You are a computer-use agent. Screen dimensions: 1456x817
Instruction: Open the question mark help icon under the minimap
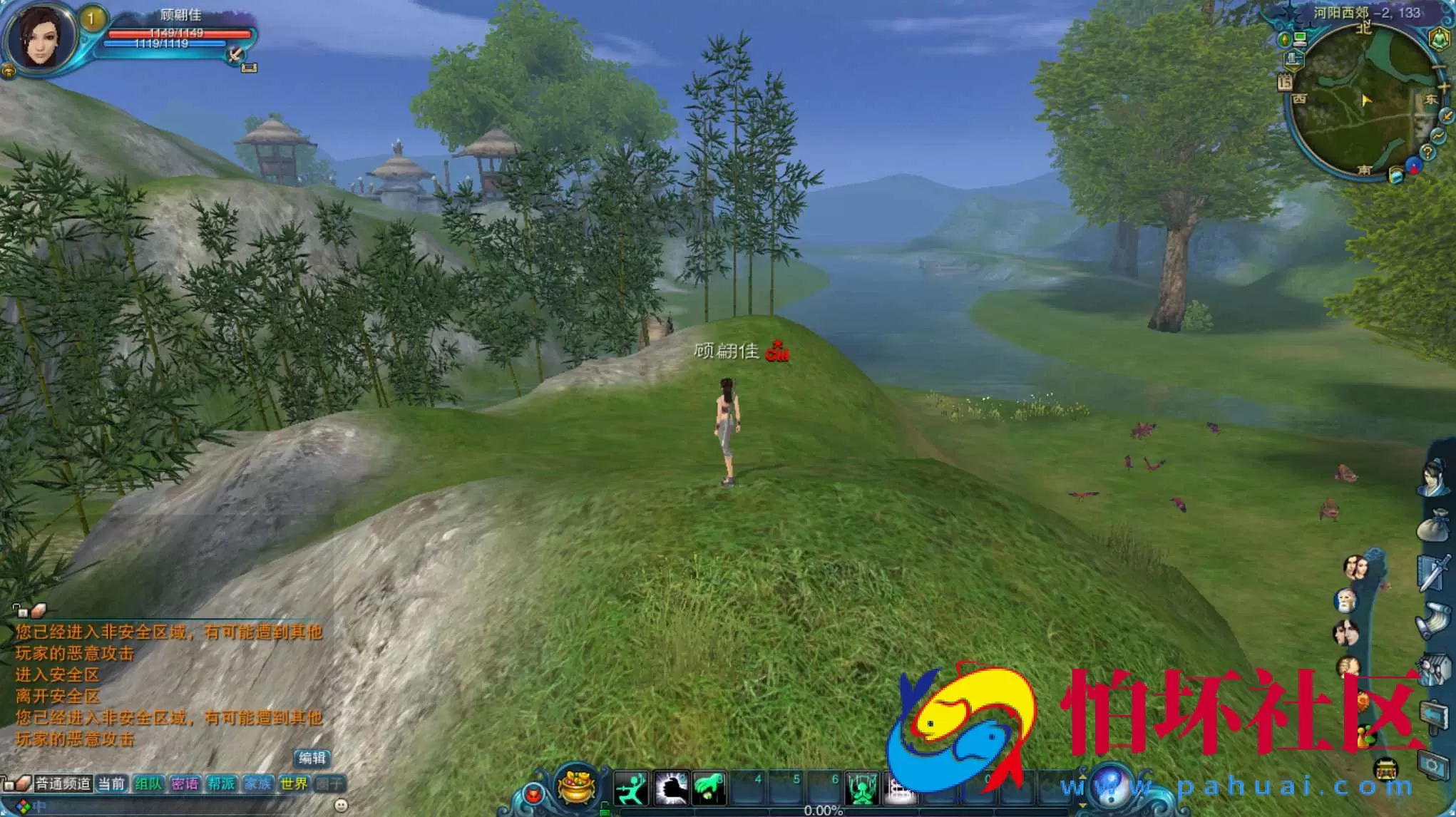coord(1427,152)
